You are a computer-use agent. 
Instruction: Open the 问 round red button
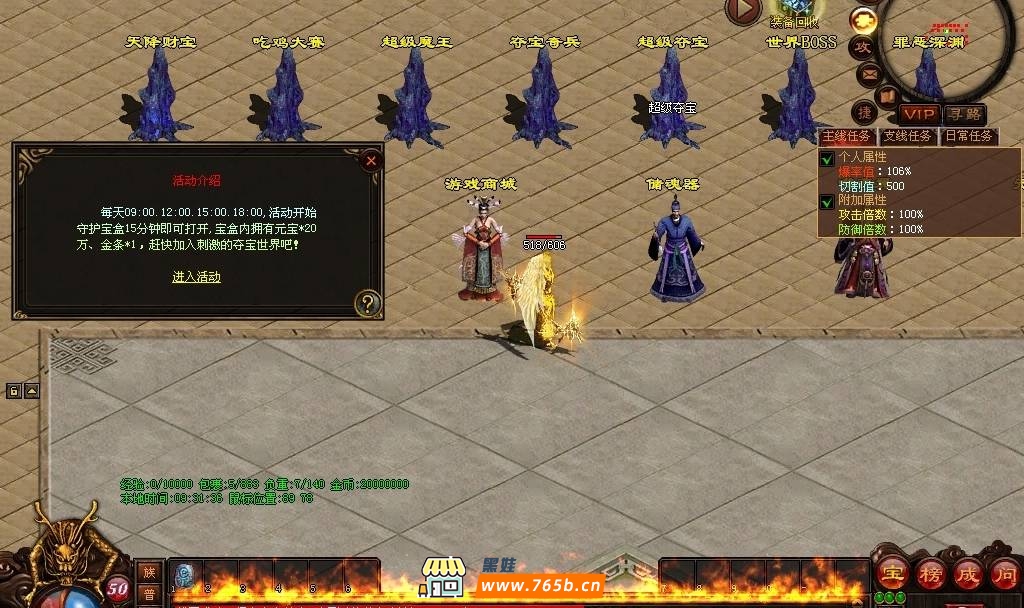[x=1004, y=574]
